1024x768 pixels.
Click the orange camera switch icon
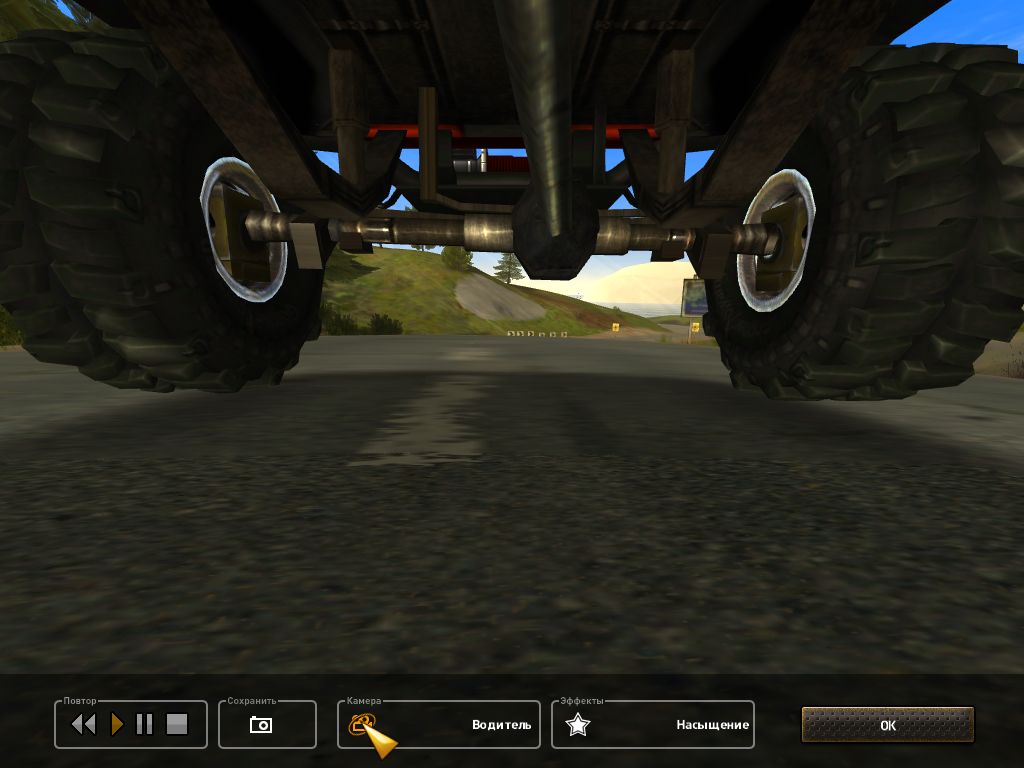(361, 724)
